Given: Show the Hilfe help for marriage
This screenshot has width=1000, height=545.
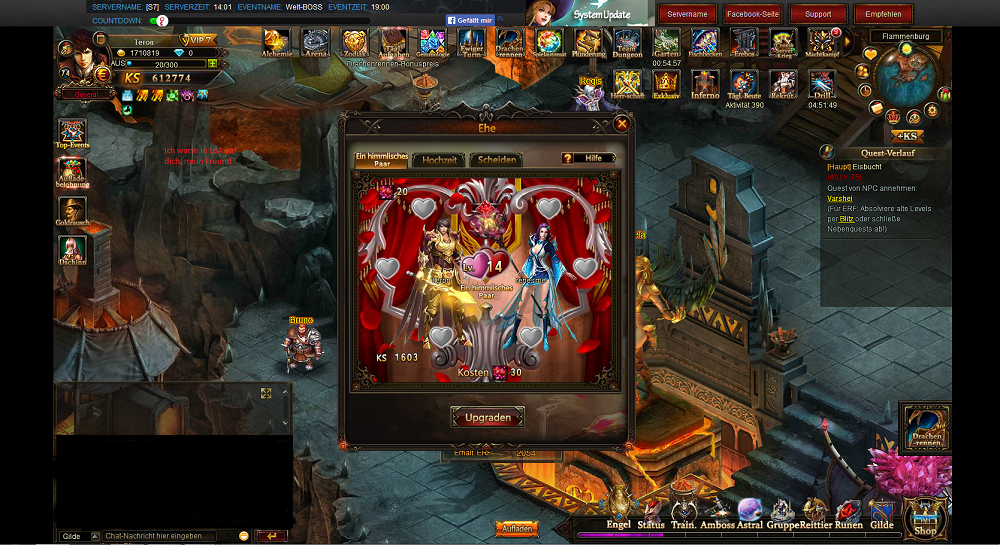Looking at the screenshot, I should 588,158.
